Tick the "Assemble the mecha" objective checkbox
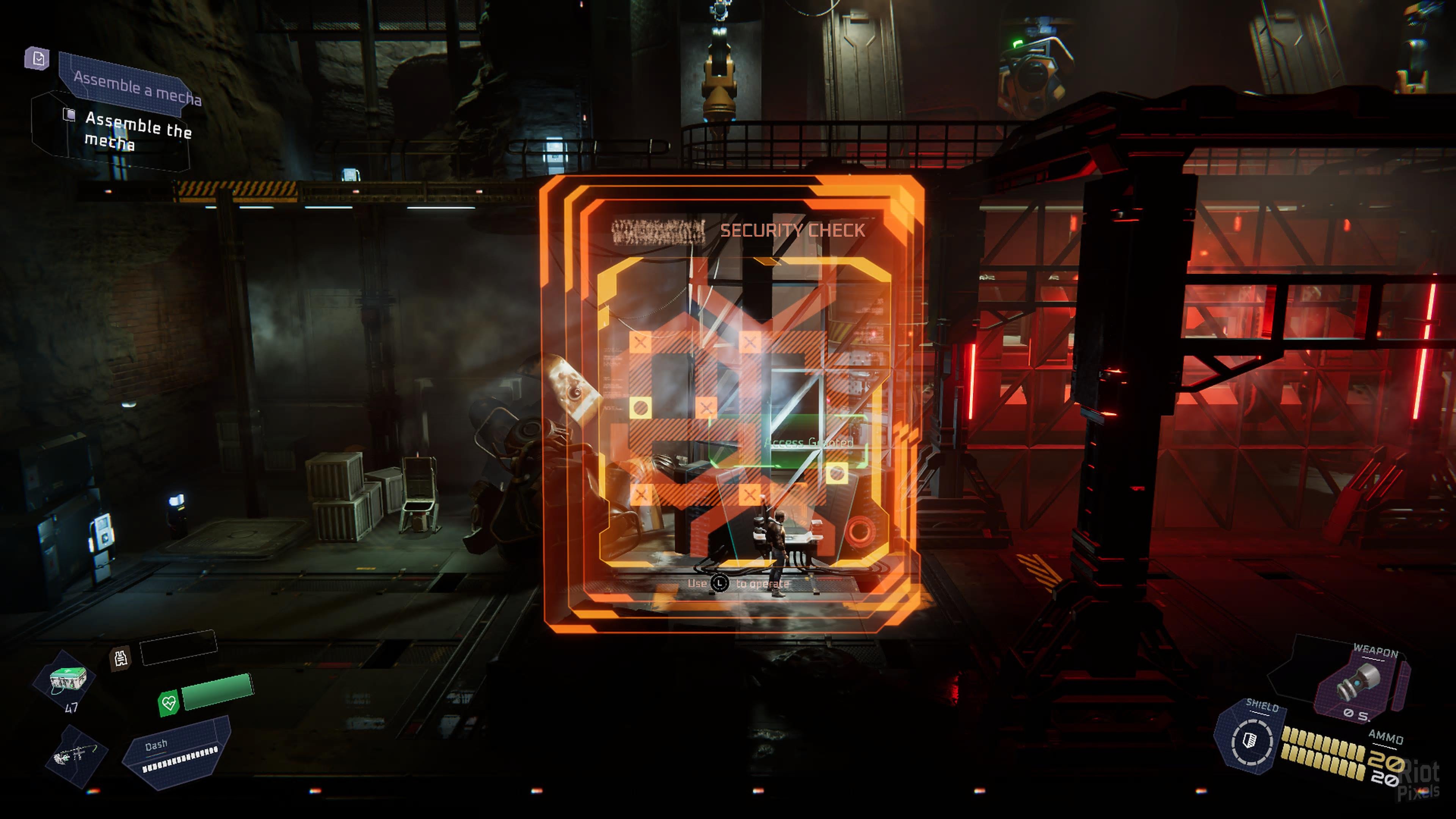 point(69,115)
